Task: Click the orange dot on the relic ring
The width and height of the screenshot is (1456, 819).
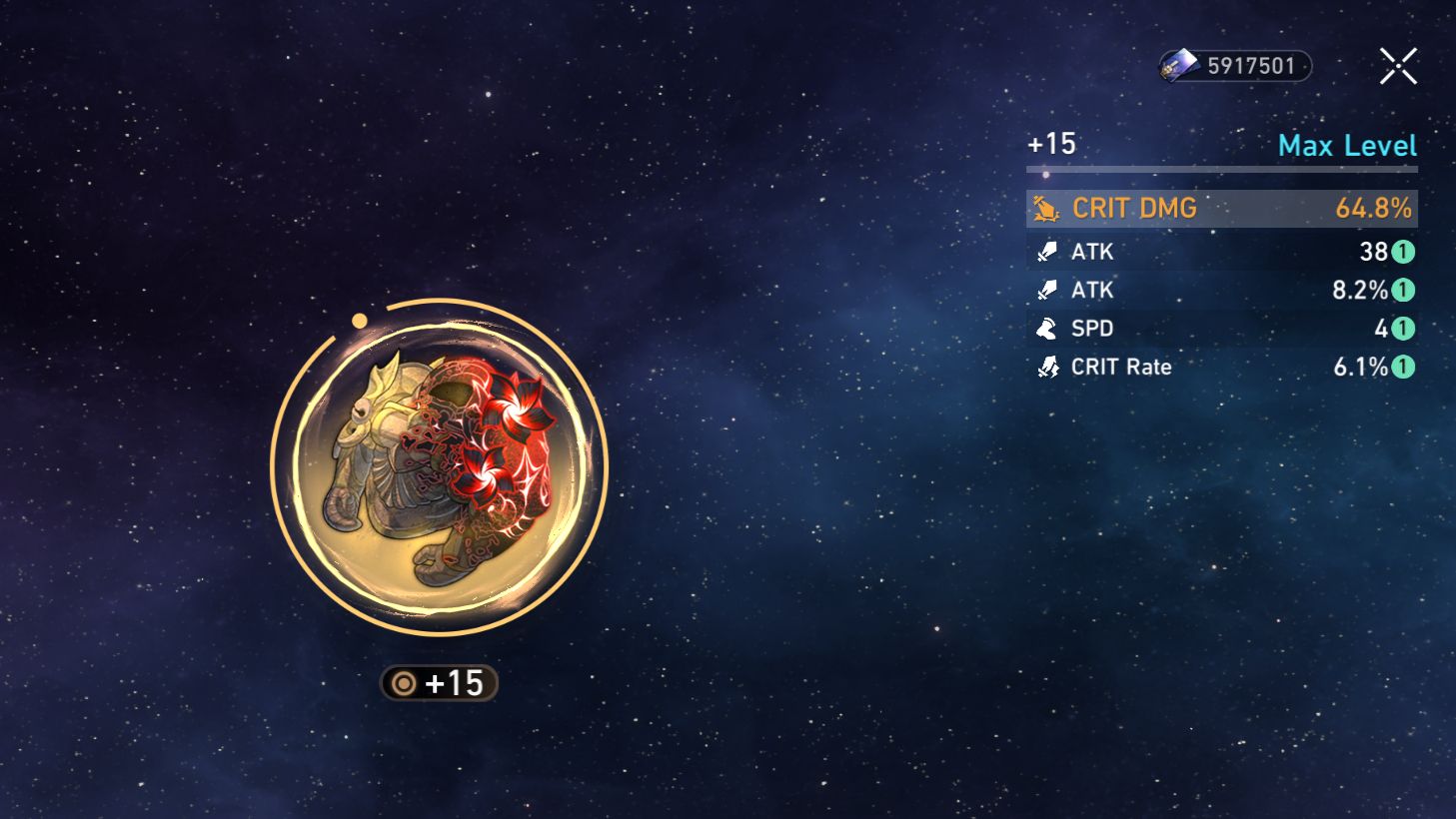Action: [360, 318]
